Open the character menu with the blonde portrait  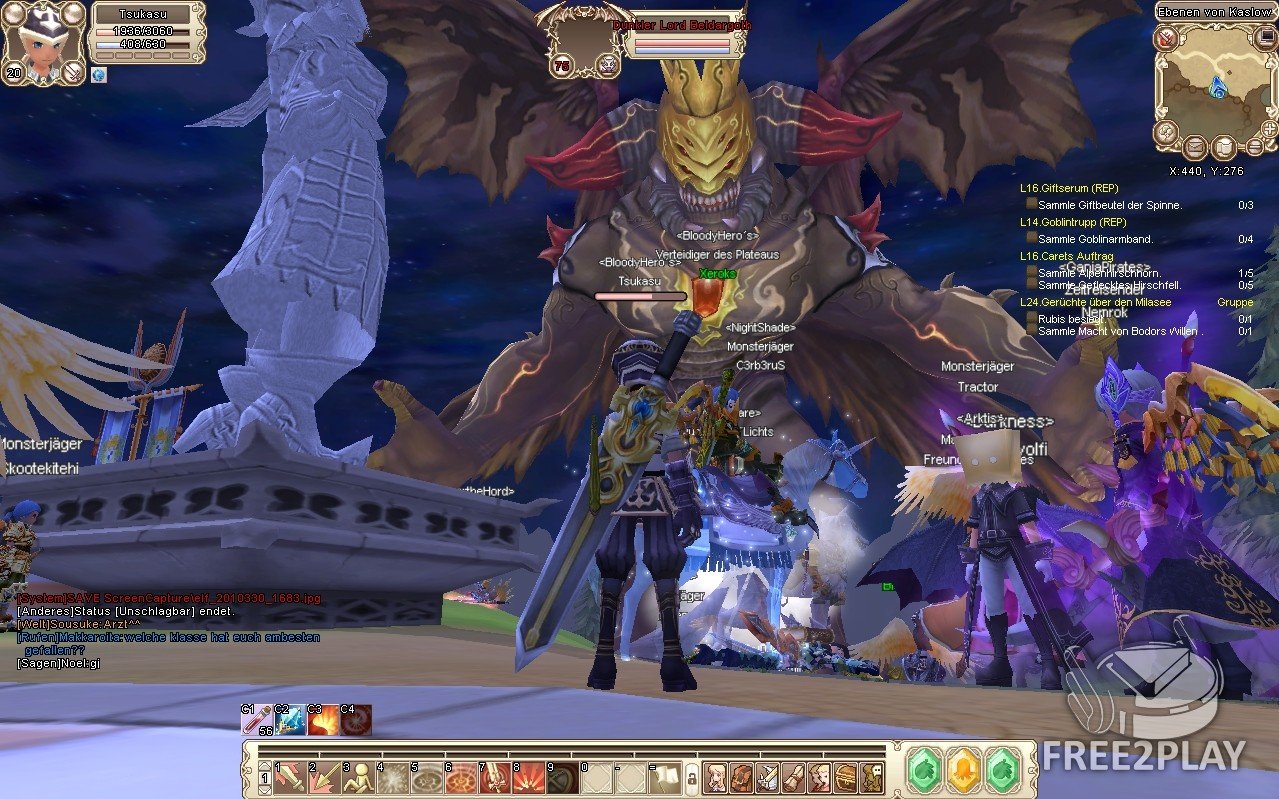pos(715,776)
